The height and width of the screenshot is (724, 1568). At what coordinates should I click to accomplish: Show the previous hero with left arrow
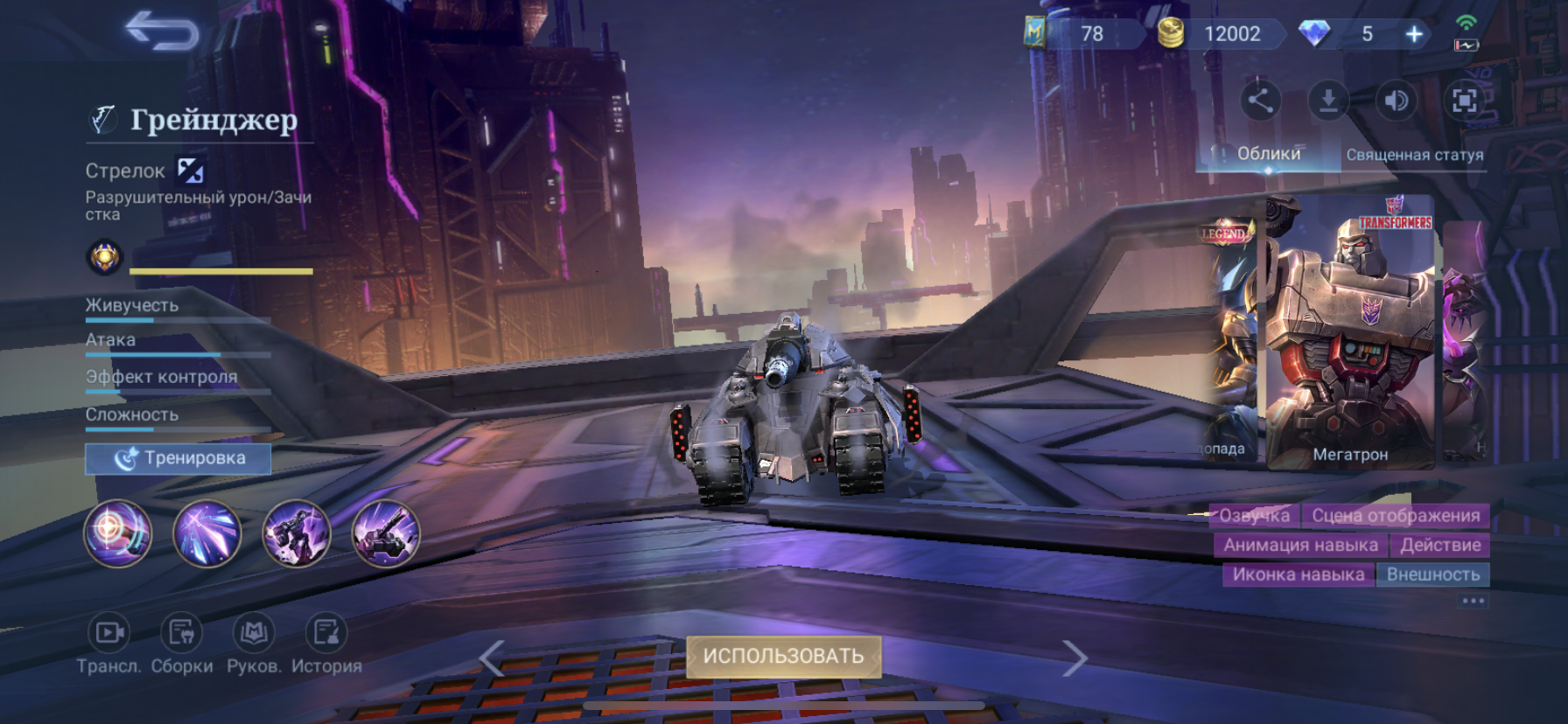[492, 658]
